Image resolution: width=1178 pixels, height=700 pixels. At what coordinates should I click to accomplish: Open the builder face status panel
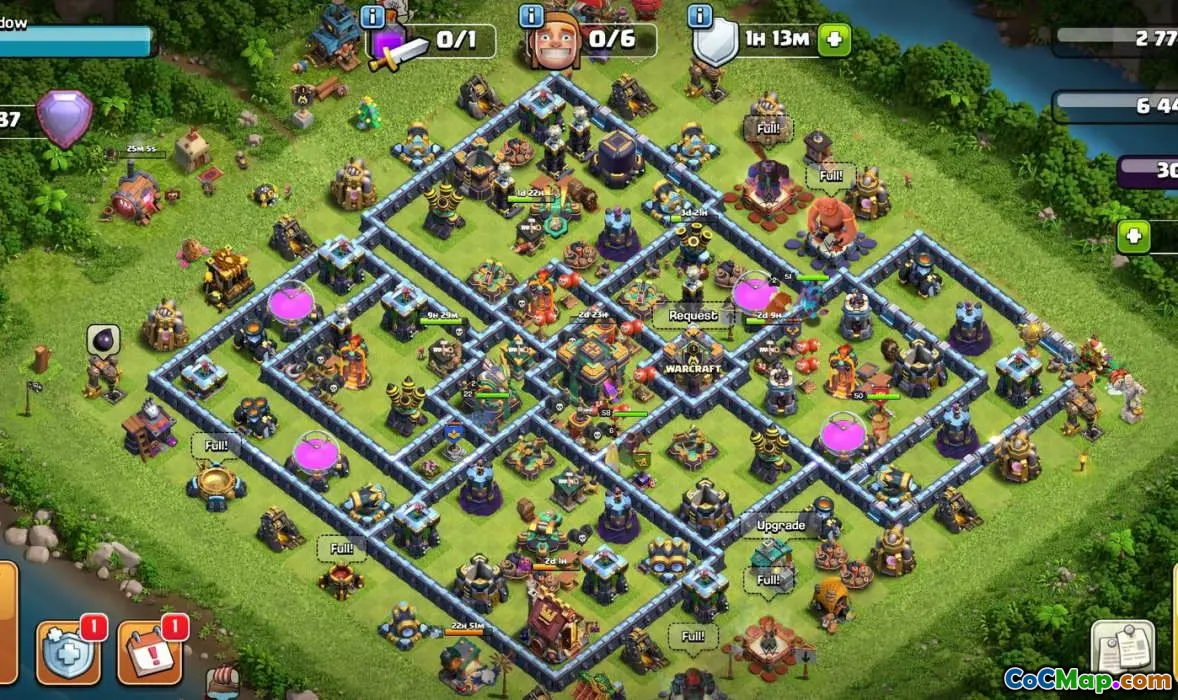tap(592, 40)
